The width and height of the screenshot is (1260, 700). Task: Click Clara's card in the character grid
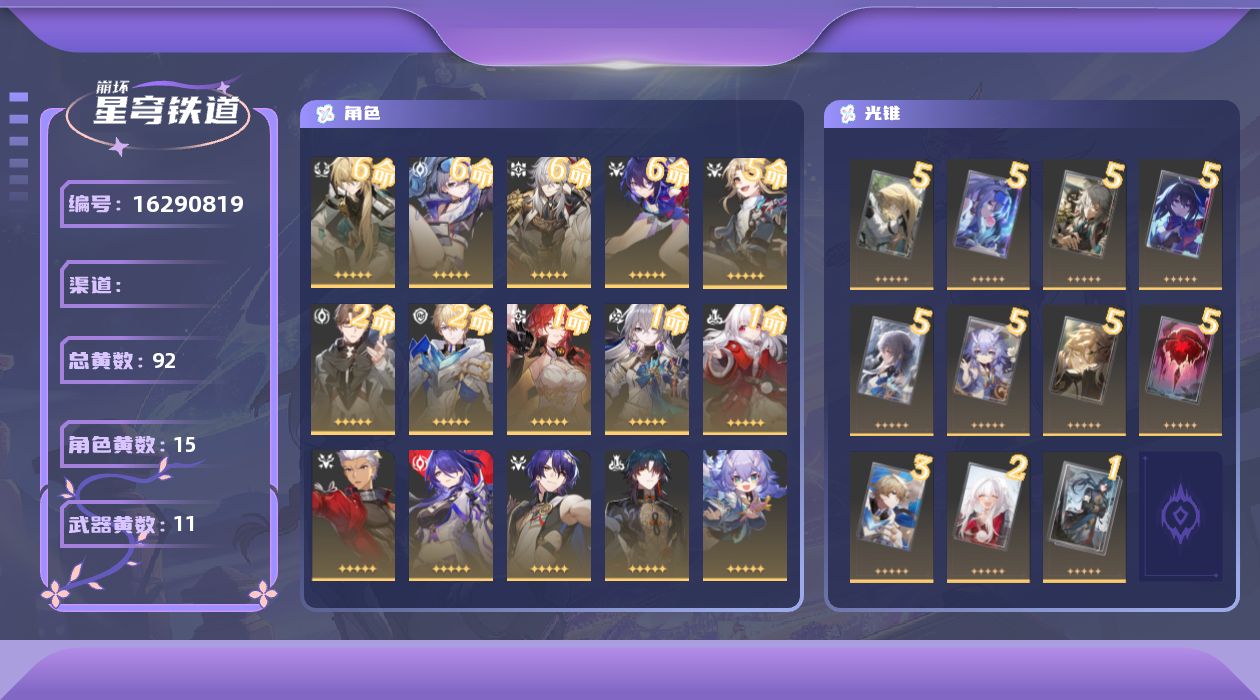coord(745,369)
